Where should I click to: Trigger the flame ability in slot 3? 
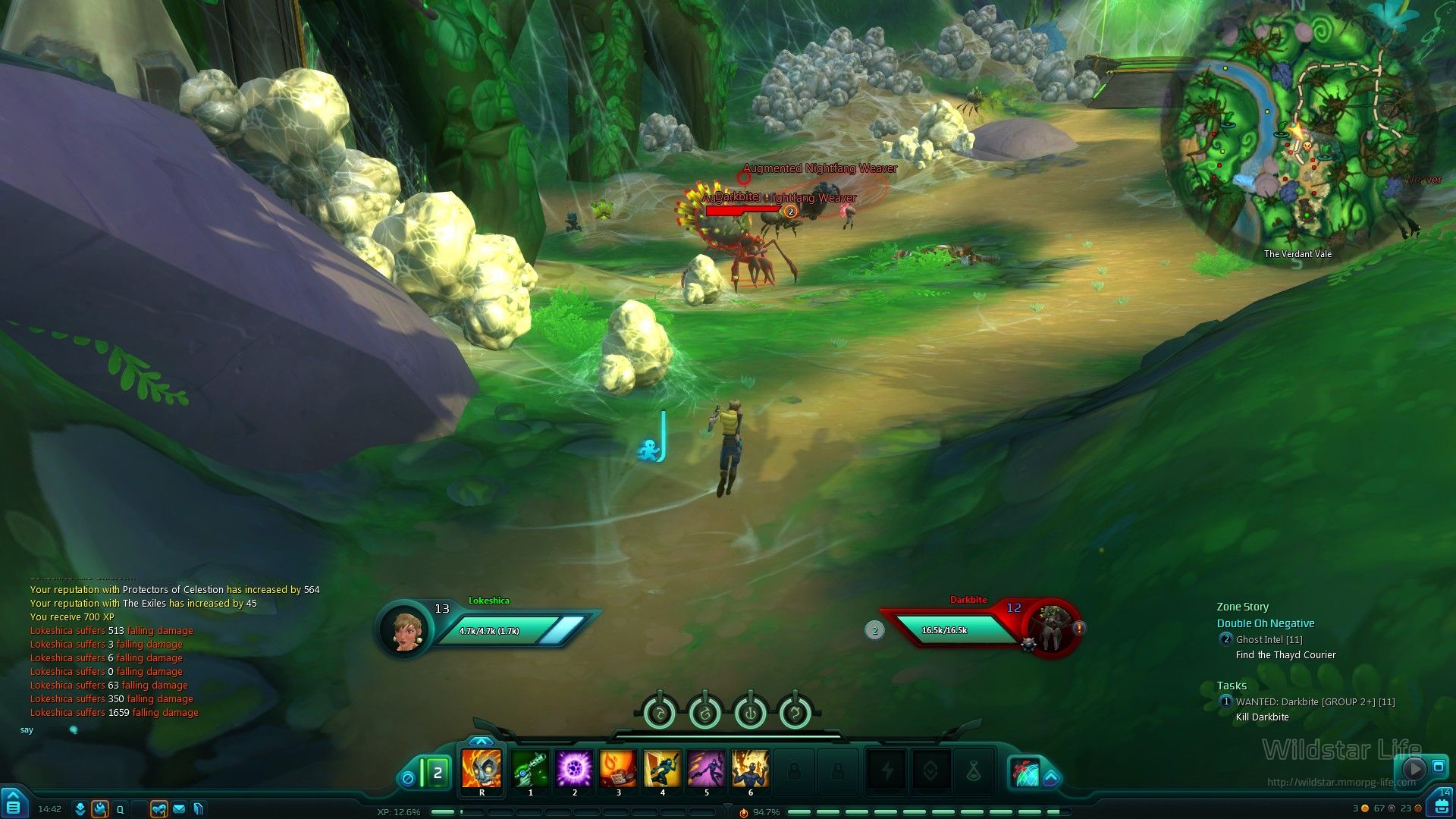point(618,769)
